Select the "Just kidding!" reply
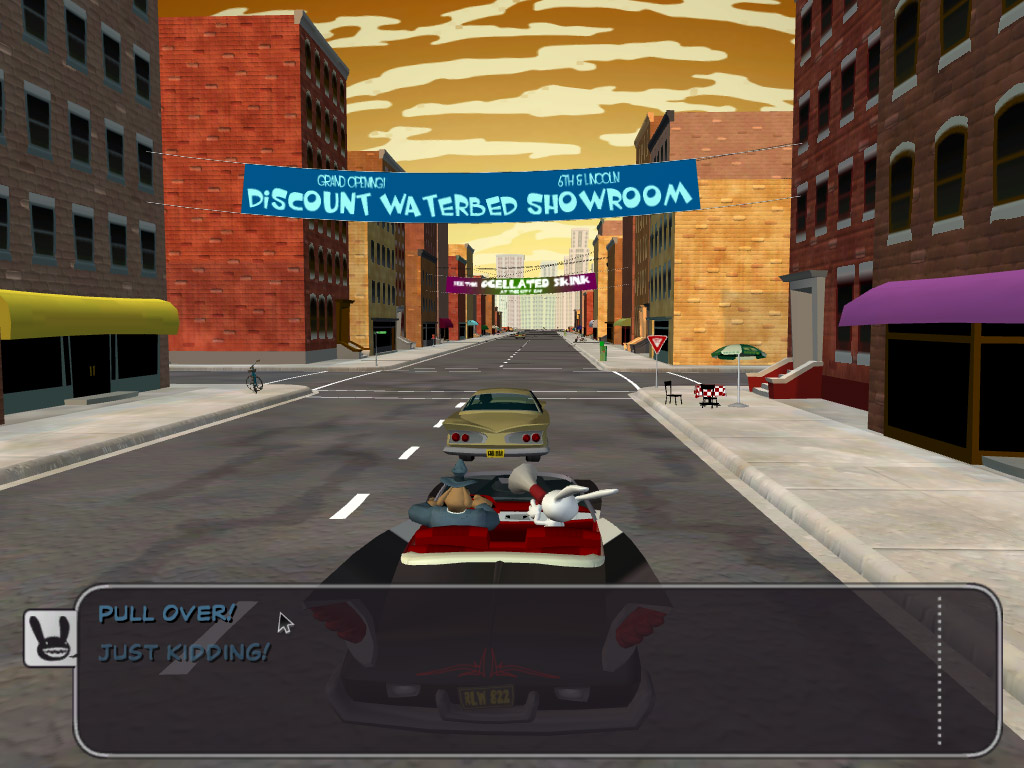Image resolution: width=1024 pixels, height=768 pixels. 184,653
